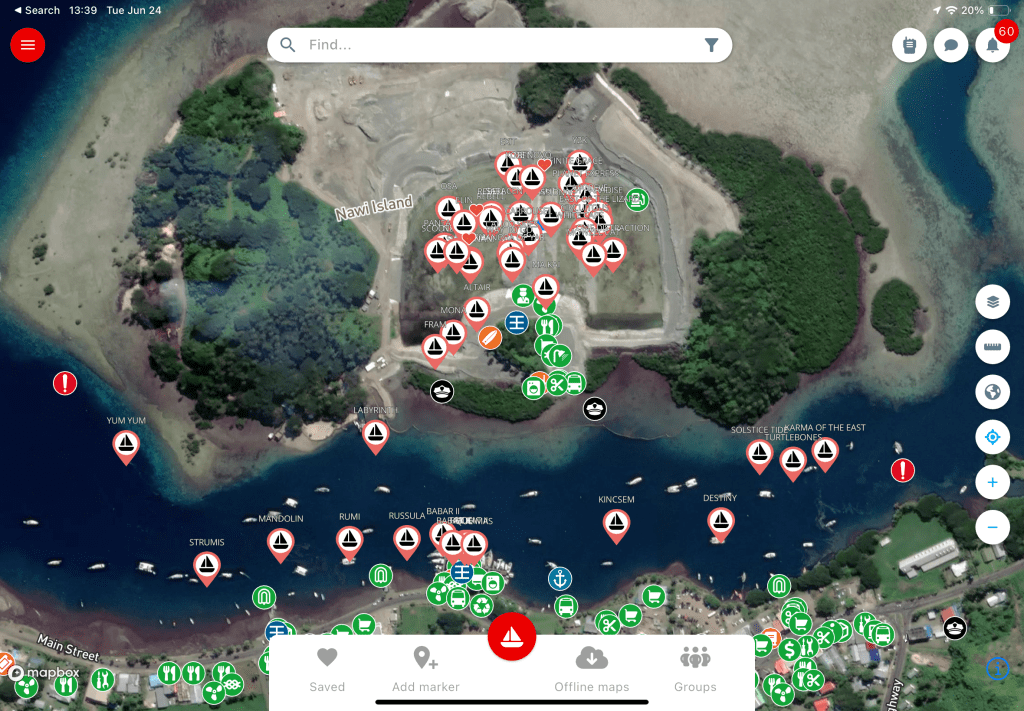The height and width of the screenshot is (711, 1024).
Task: Open the red hamburger menu
Action: pos(27,45)
